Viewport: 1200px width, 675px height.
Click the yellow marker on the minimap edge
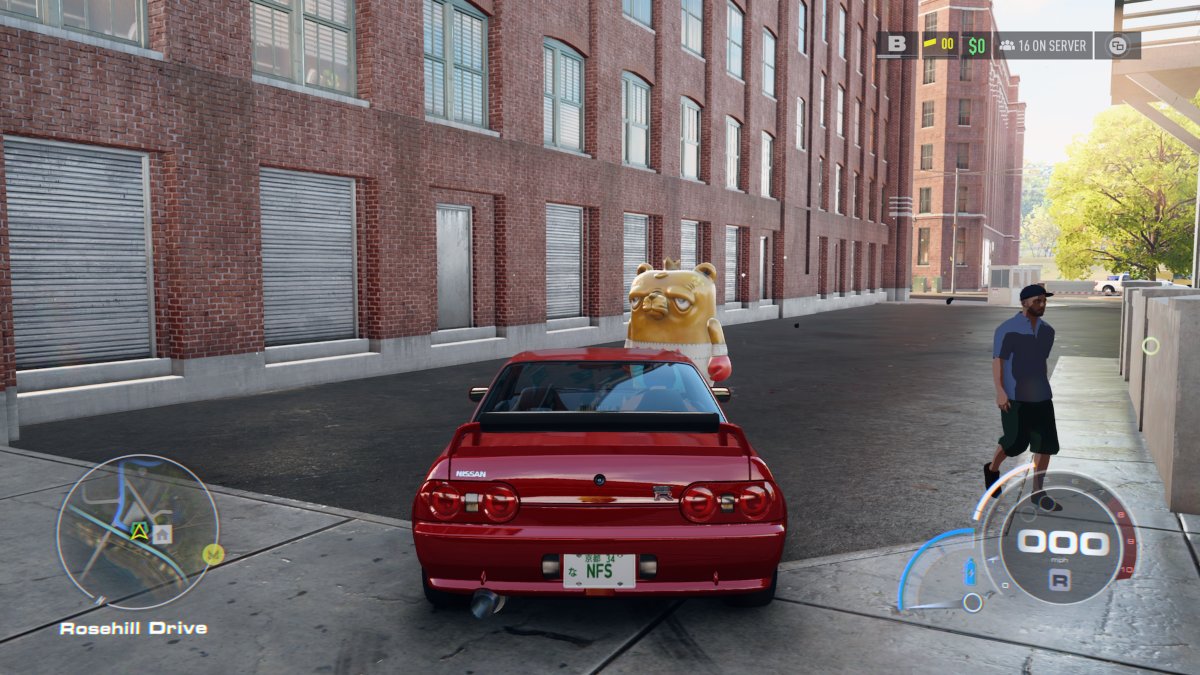click(x=213, y=554)
